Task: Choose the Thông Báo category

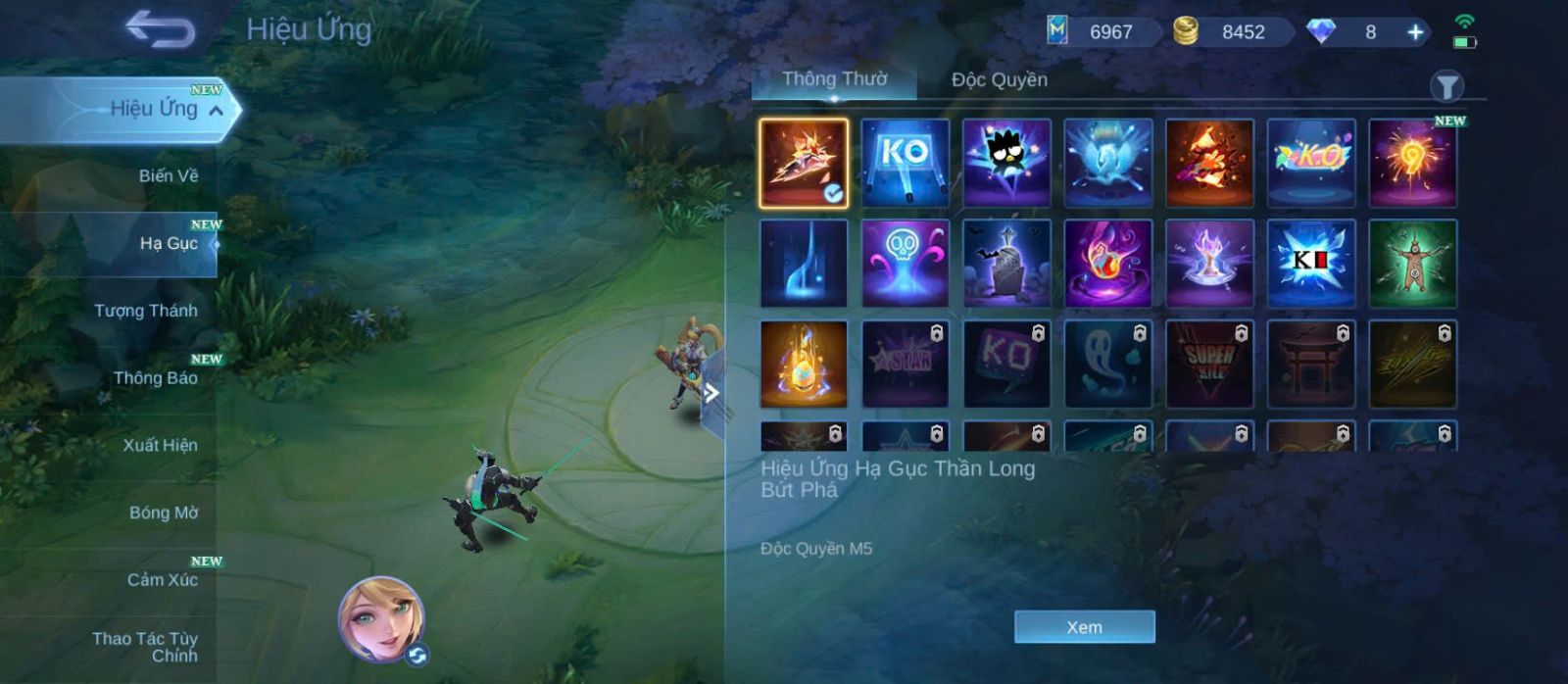Action: point(155,378)
